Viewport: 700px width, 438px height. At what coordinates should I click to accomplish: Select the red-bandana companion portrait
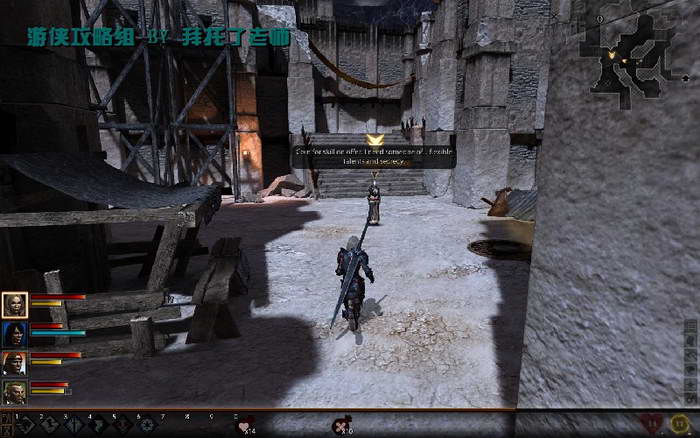15,363
